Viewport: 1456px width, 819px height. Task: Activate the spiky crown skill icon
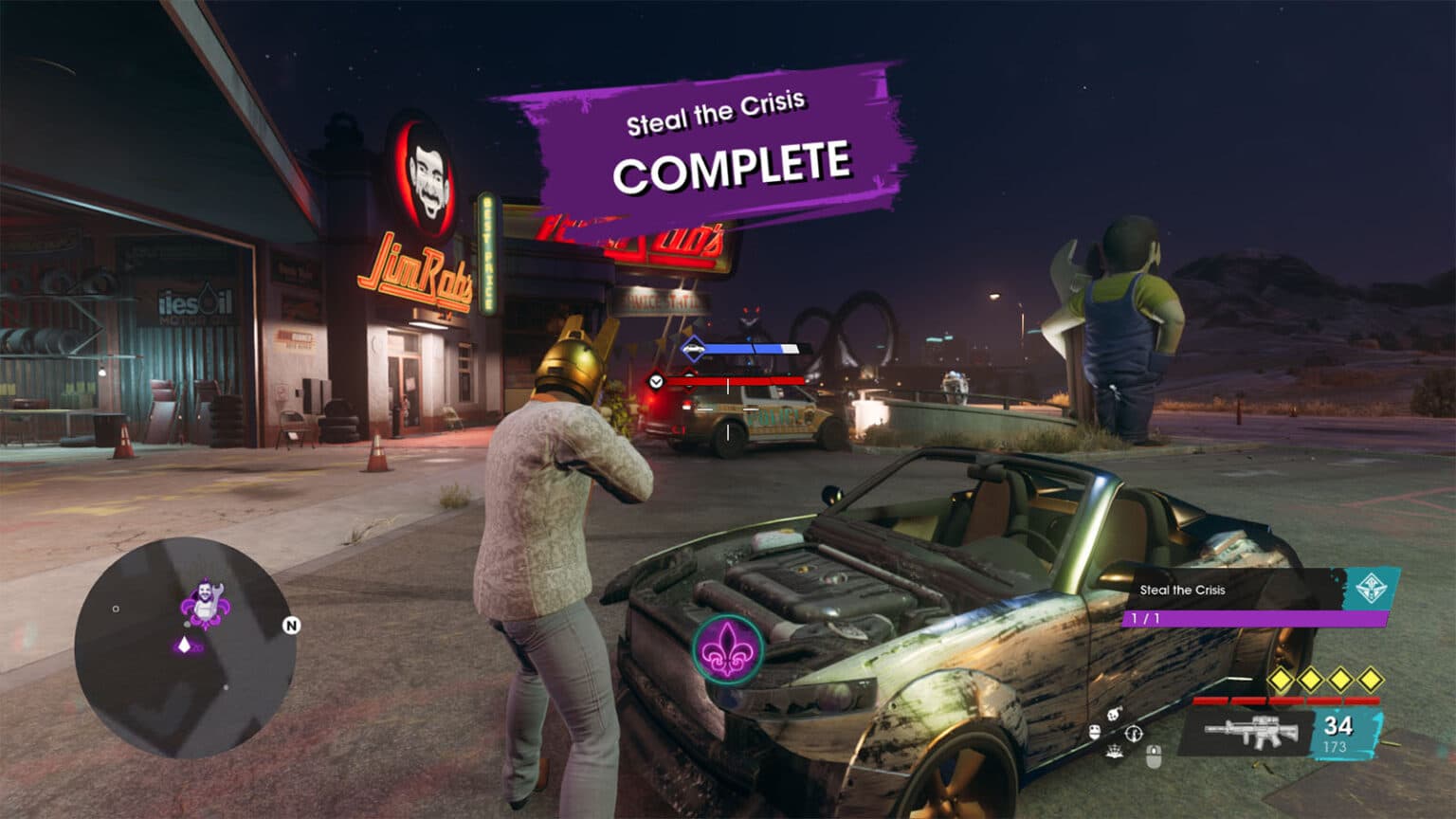pyautogui.click(x=1115, y=752)
